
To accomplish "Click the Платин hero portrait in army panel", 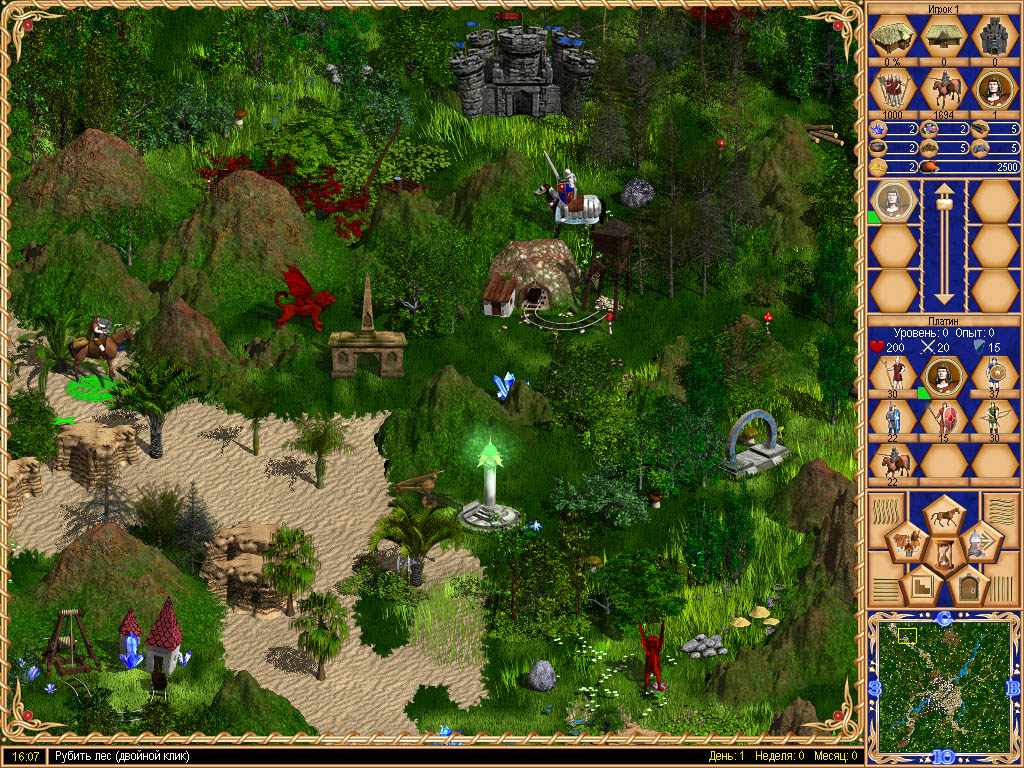I will click(943, 376).
